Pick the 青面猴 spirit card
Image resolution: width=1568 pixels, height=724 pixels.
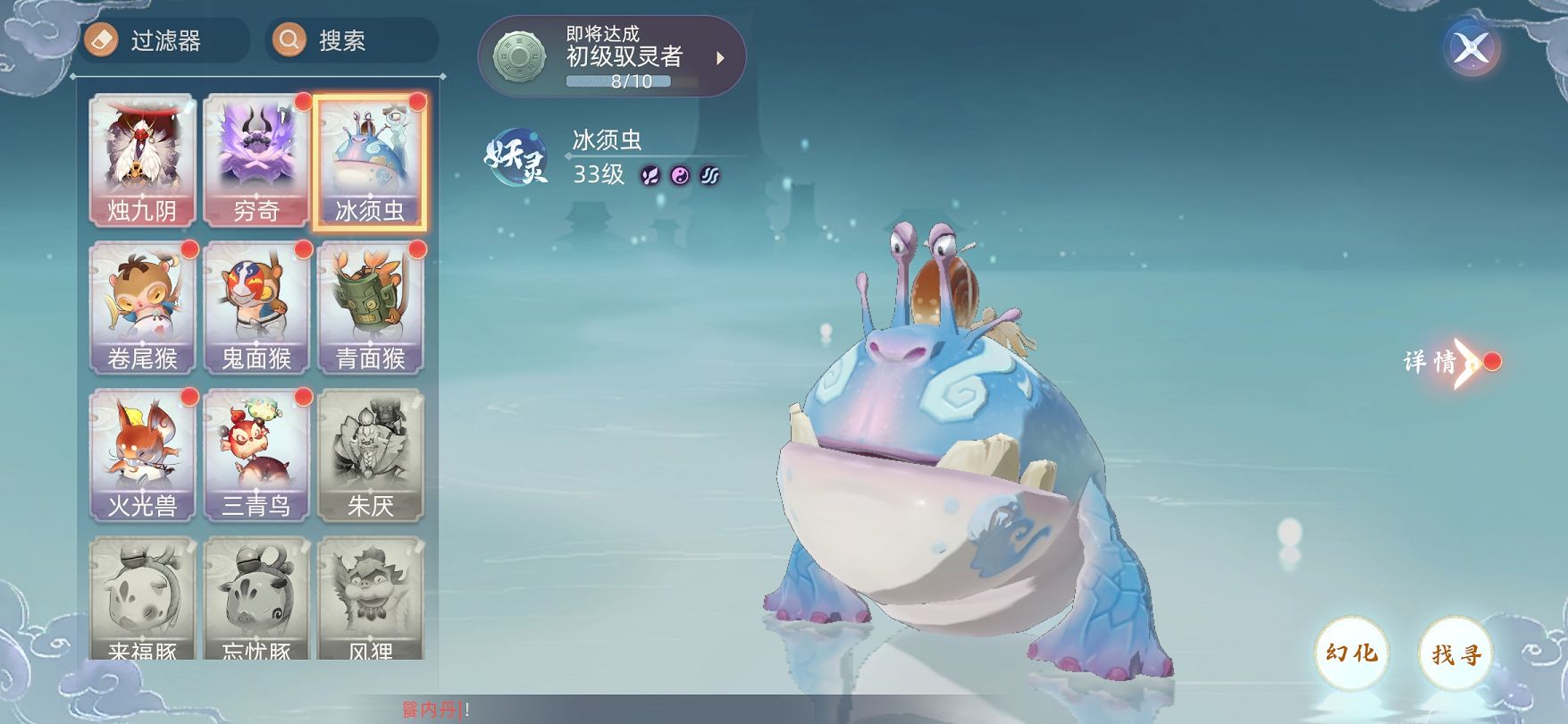pyautogui.click(x=370, y=308)
